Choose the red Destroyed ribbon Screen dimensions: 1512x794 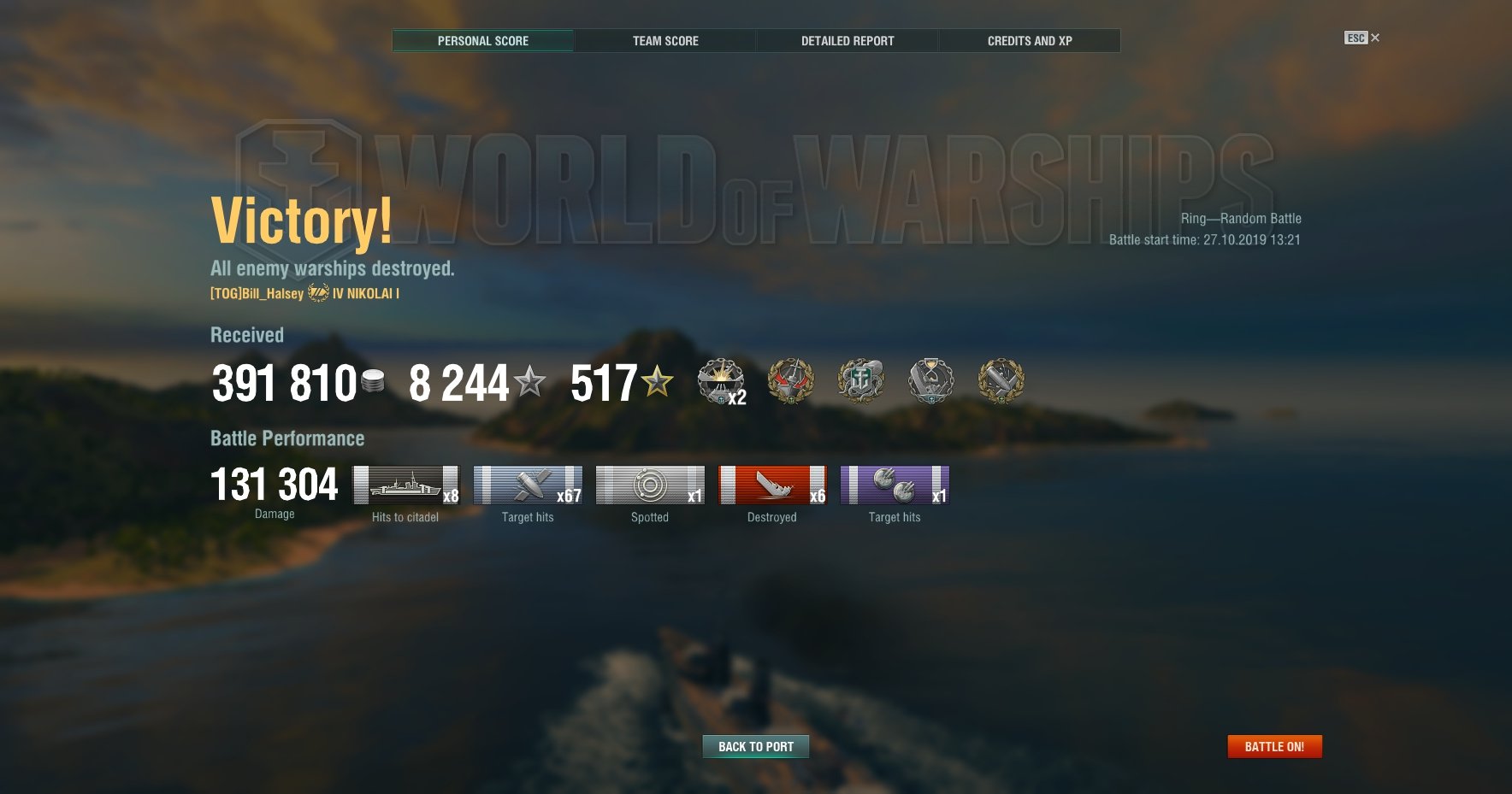pyautogui.click(x=772, y=485)
